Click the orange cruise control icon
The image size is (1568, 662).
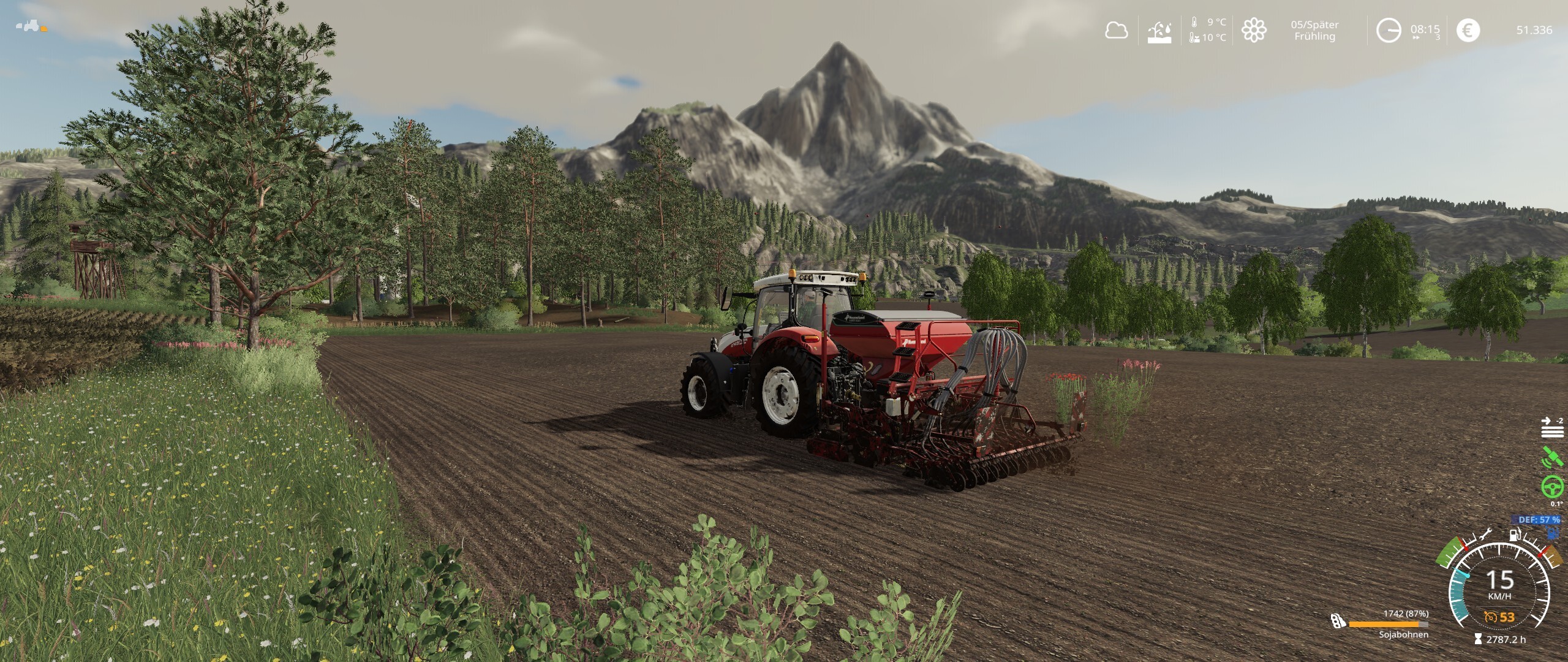[x=1491, y=617]
